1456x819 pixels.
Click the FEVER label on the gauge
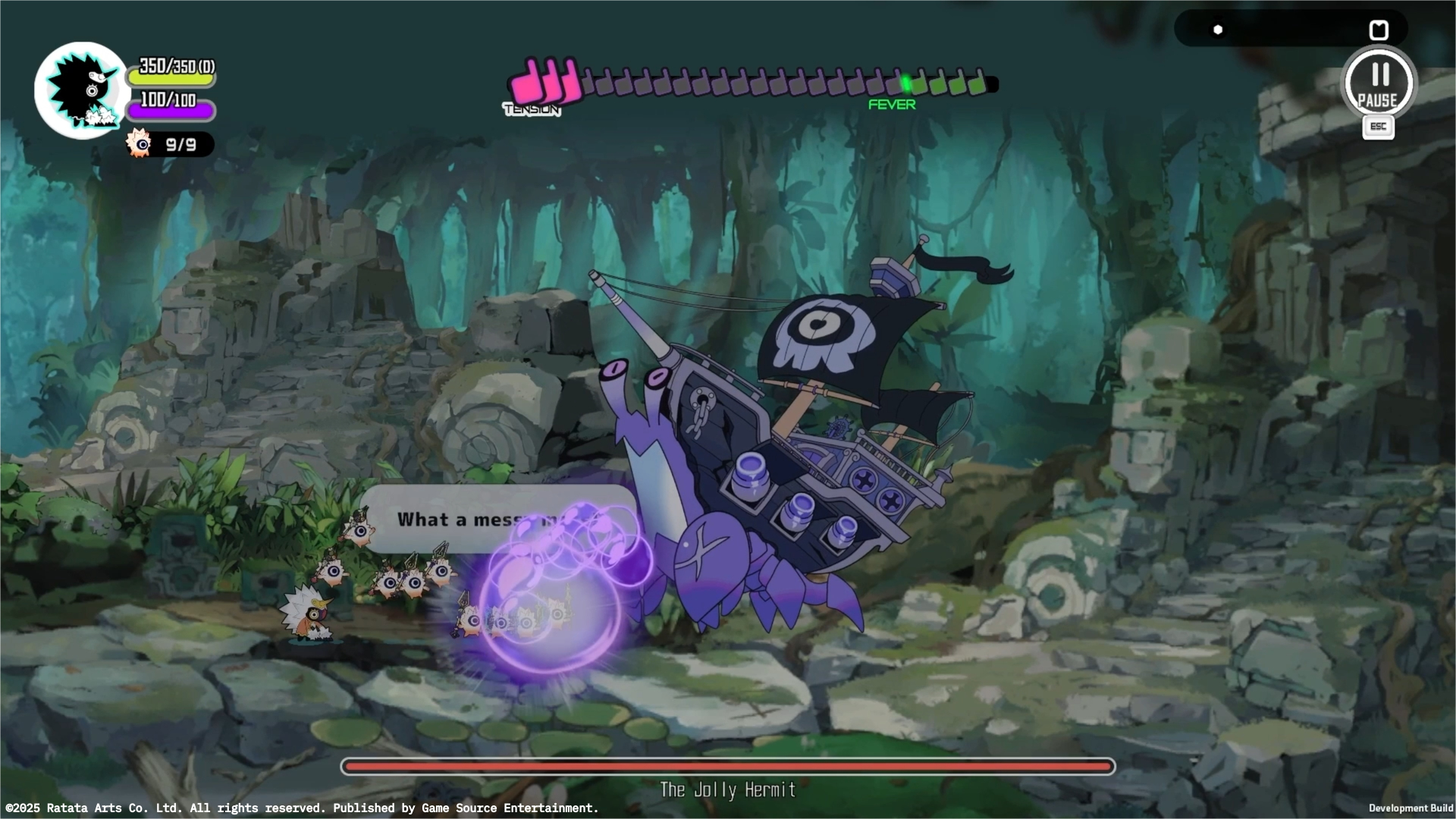click(892, 104)
